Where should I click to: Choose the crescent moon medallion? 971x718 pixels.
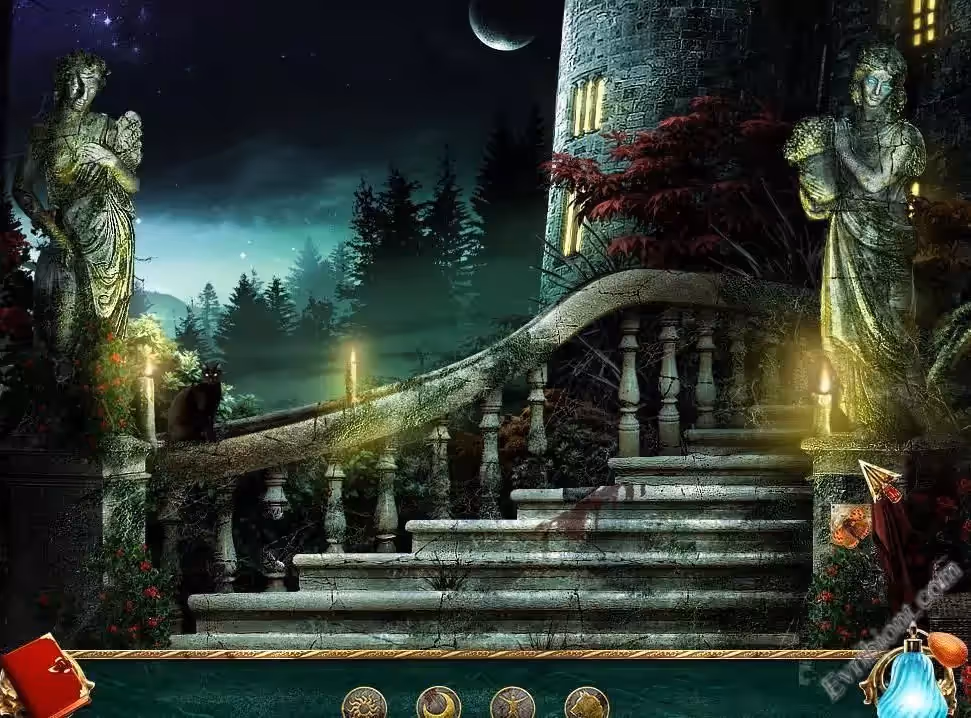(438, 703)
